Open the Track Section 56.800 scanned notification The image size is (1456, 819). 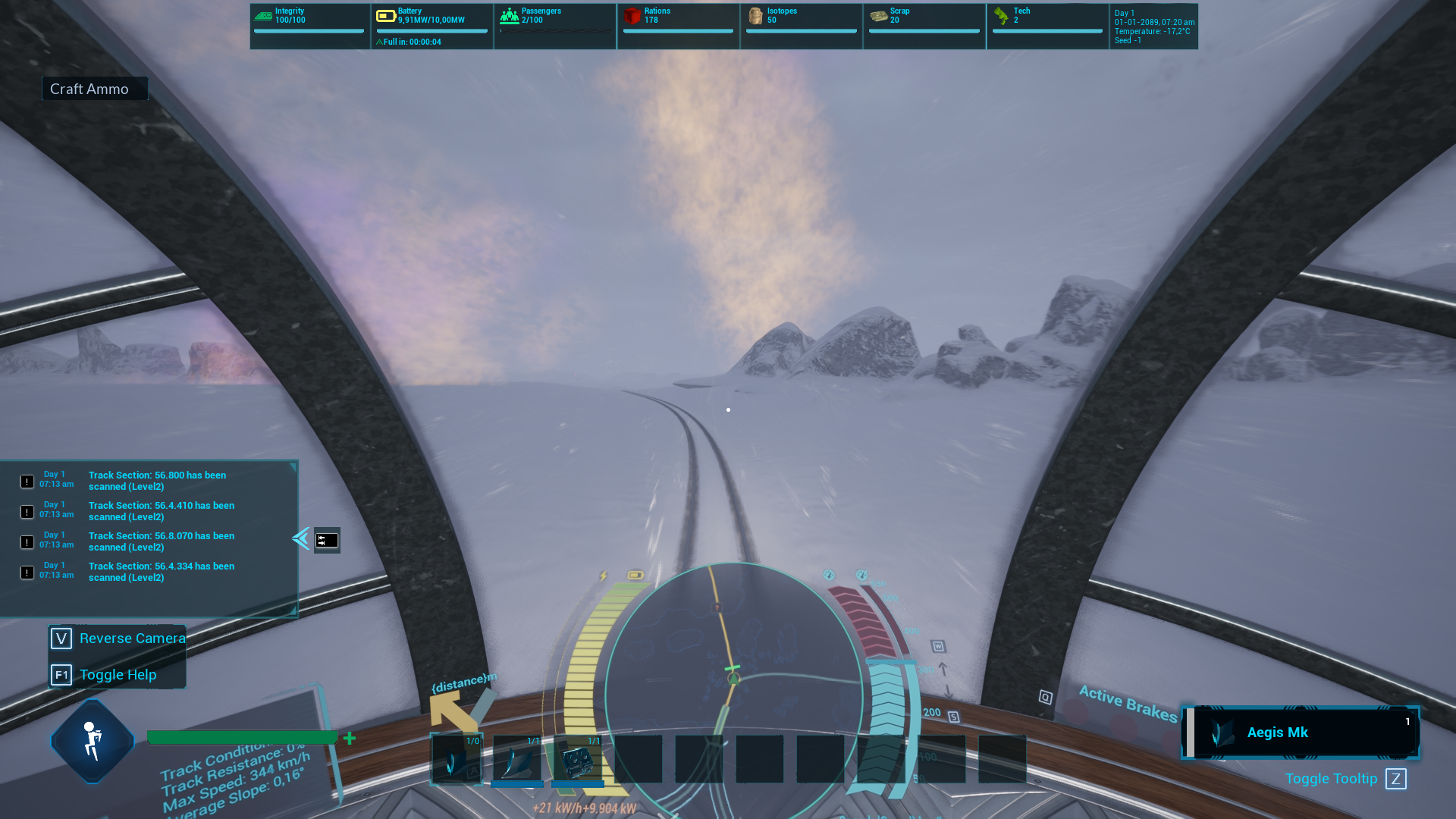(x=157, y=481)
